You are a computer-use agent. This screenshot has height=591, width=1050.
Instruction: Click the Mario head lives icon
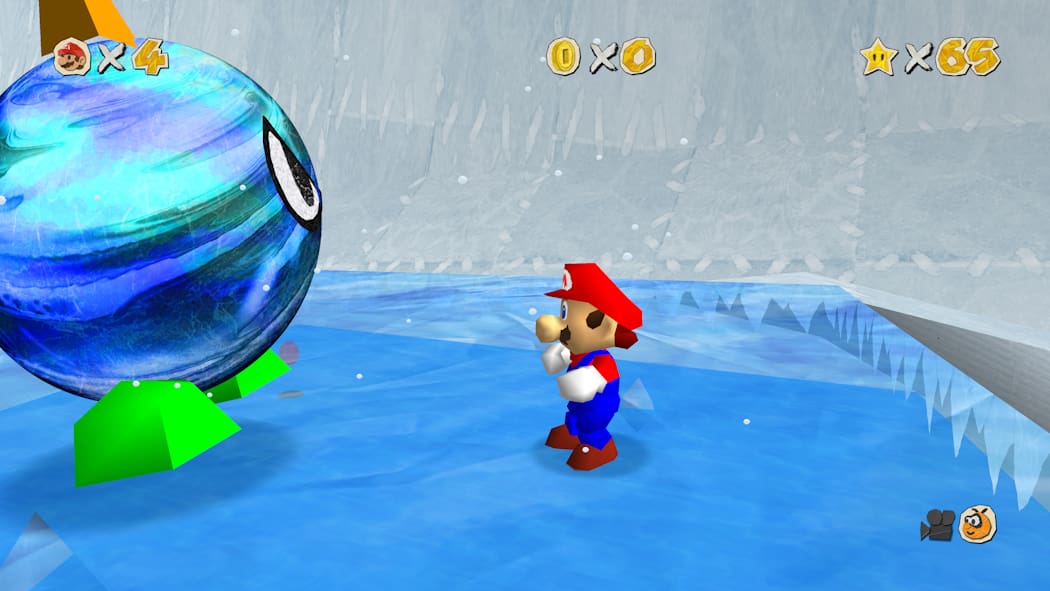tap(72, 57)
